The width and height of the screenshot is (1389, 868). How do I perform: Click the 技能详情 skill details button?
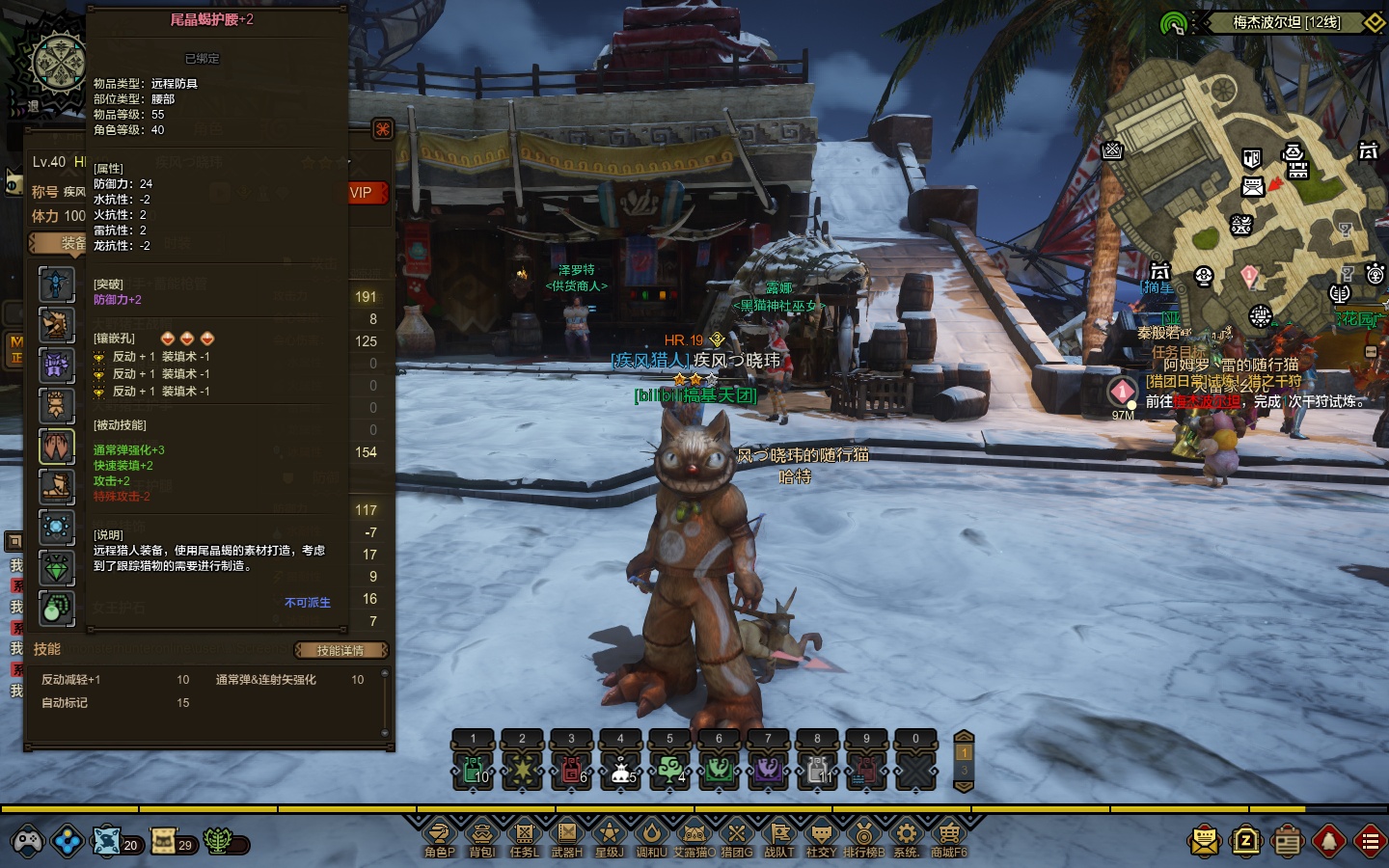point(340,650)
